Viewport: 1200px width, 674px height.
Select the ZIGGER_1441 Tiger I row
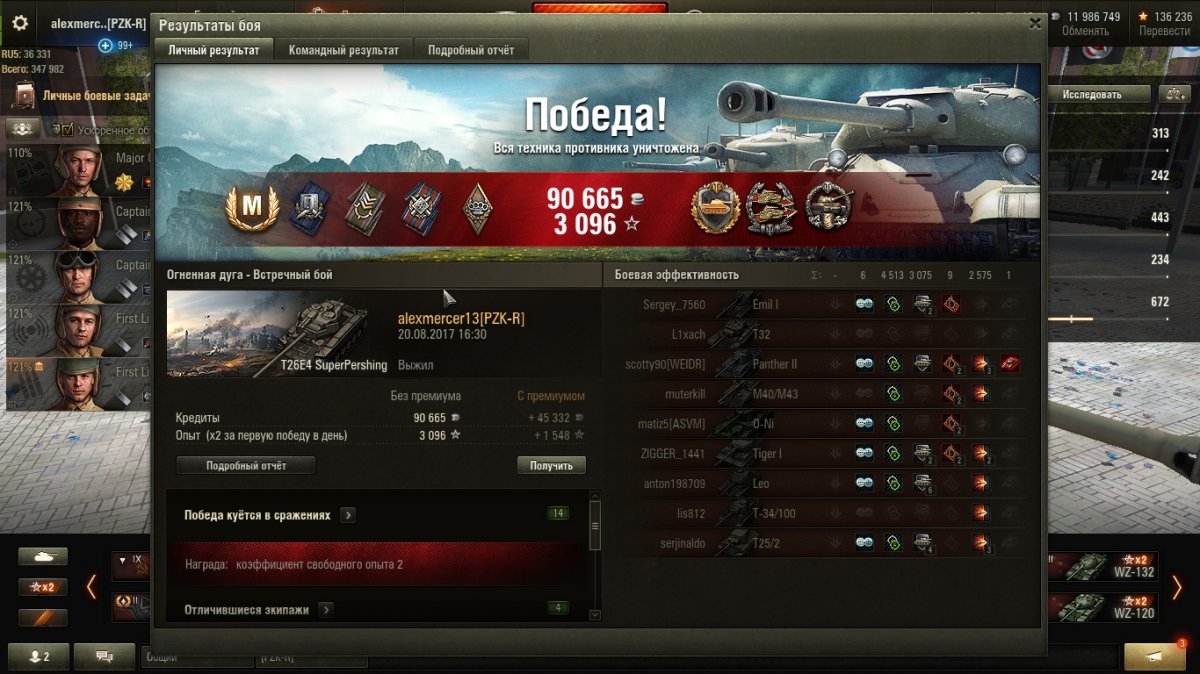coord(820,454)
